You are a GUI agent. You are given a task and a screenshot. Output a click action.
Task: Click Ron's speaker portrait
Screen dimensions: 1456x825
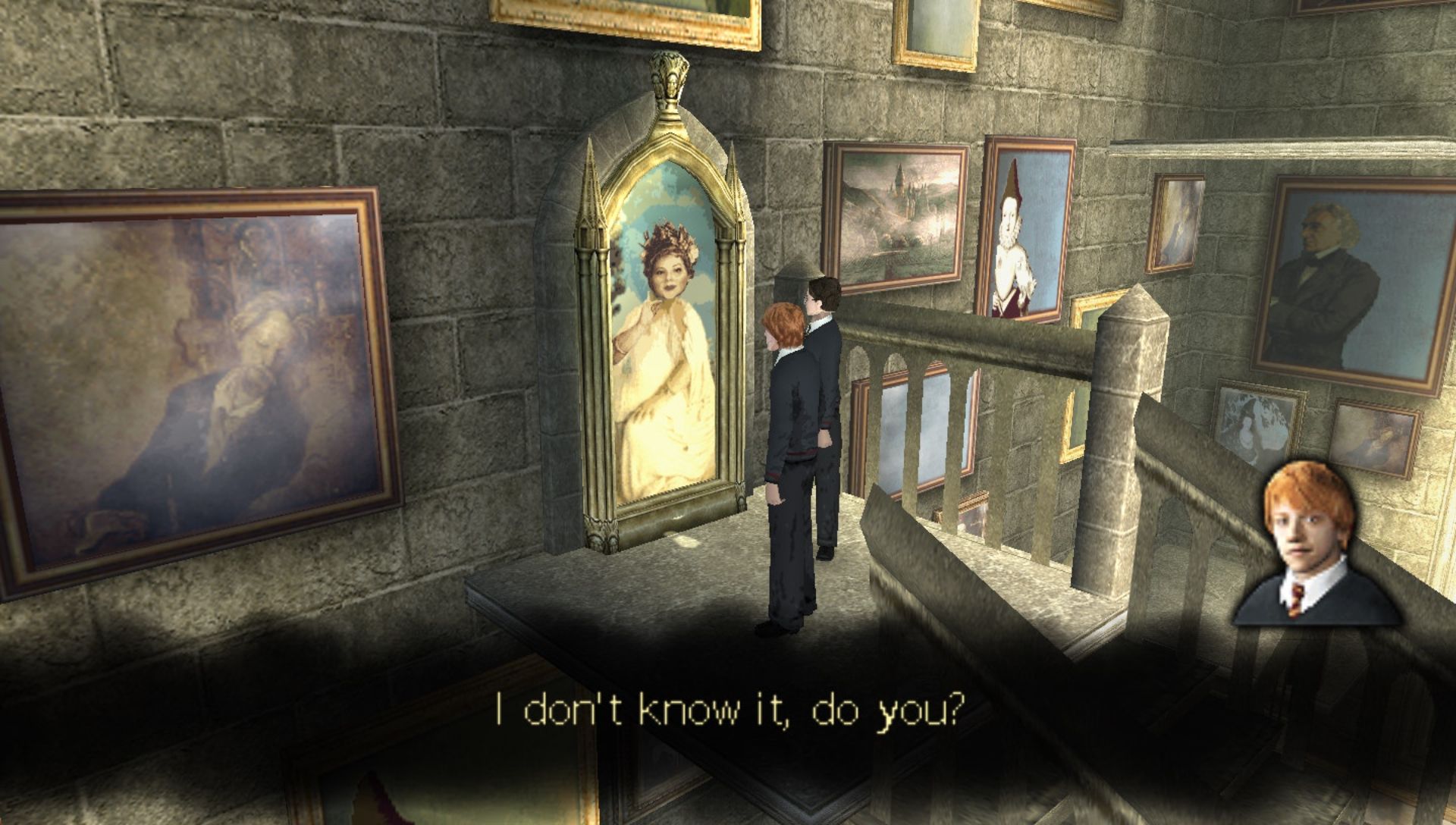[1316, 546]
